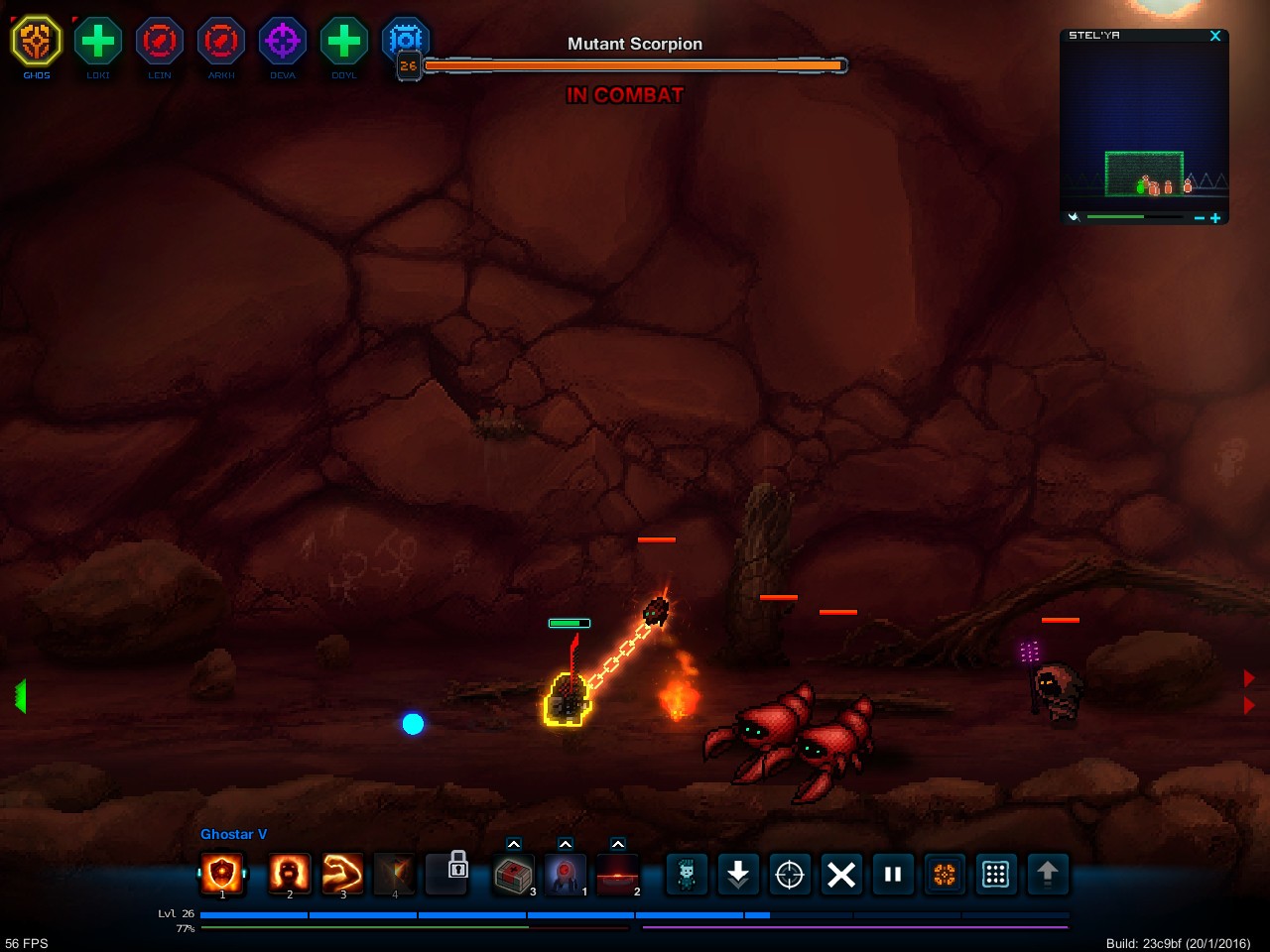Trigger the flexed arm strength ability

pos(343,874)
